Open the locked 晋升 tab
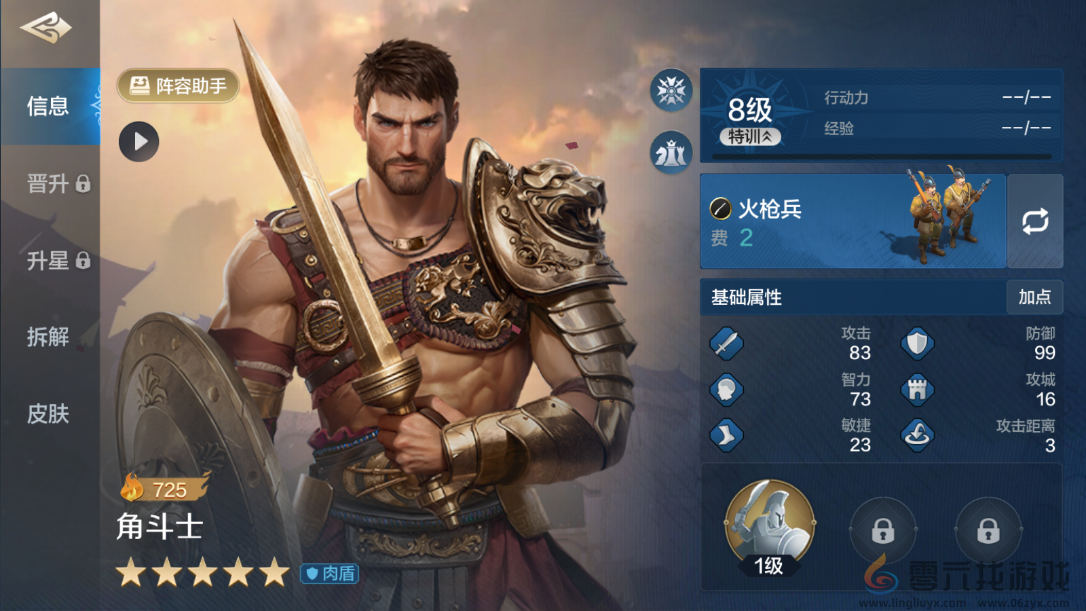Screen dimensions: 1086x611 57,184
